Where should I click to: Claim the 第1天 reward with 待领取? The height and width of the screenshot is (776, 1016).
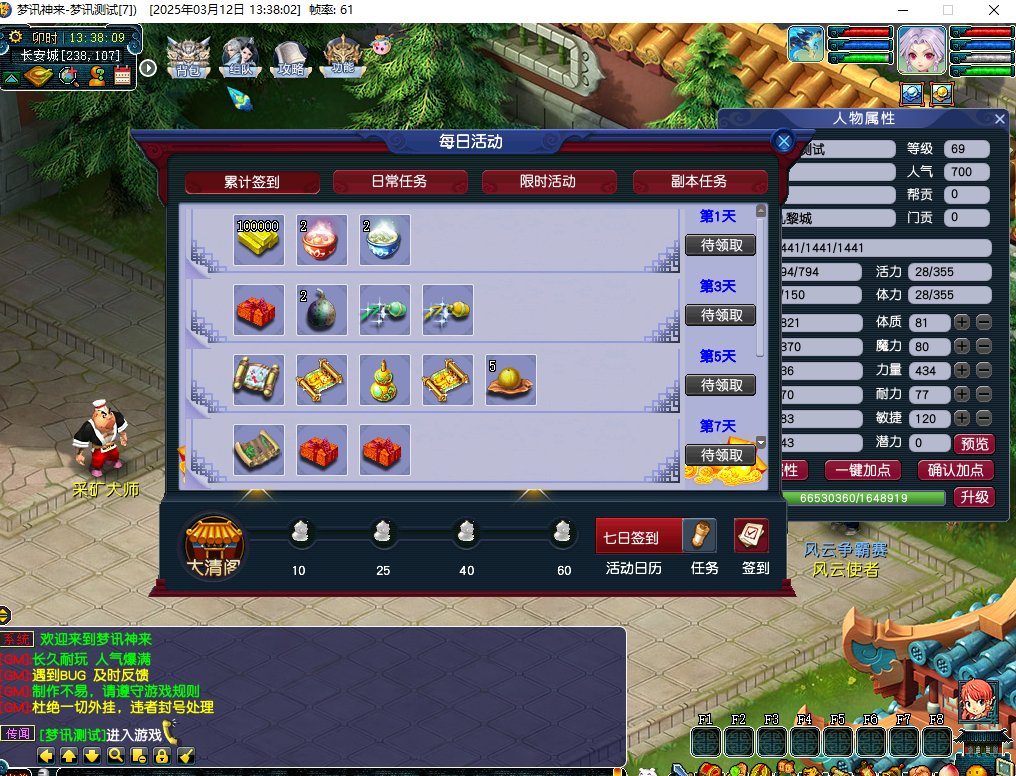(x=720, y=245)
